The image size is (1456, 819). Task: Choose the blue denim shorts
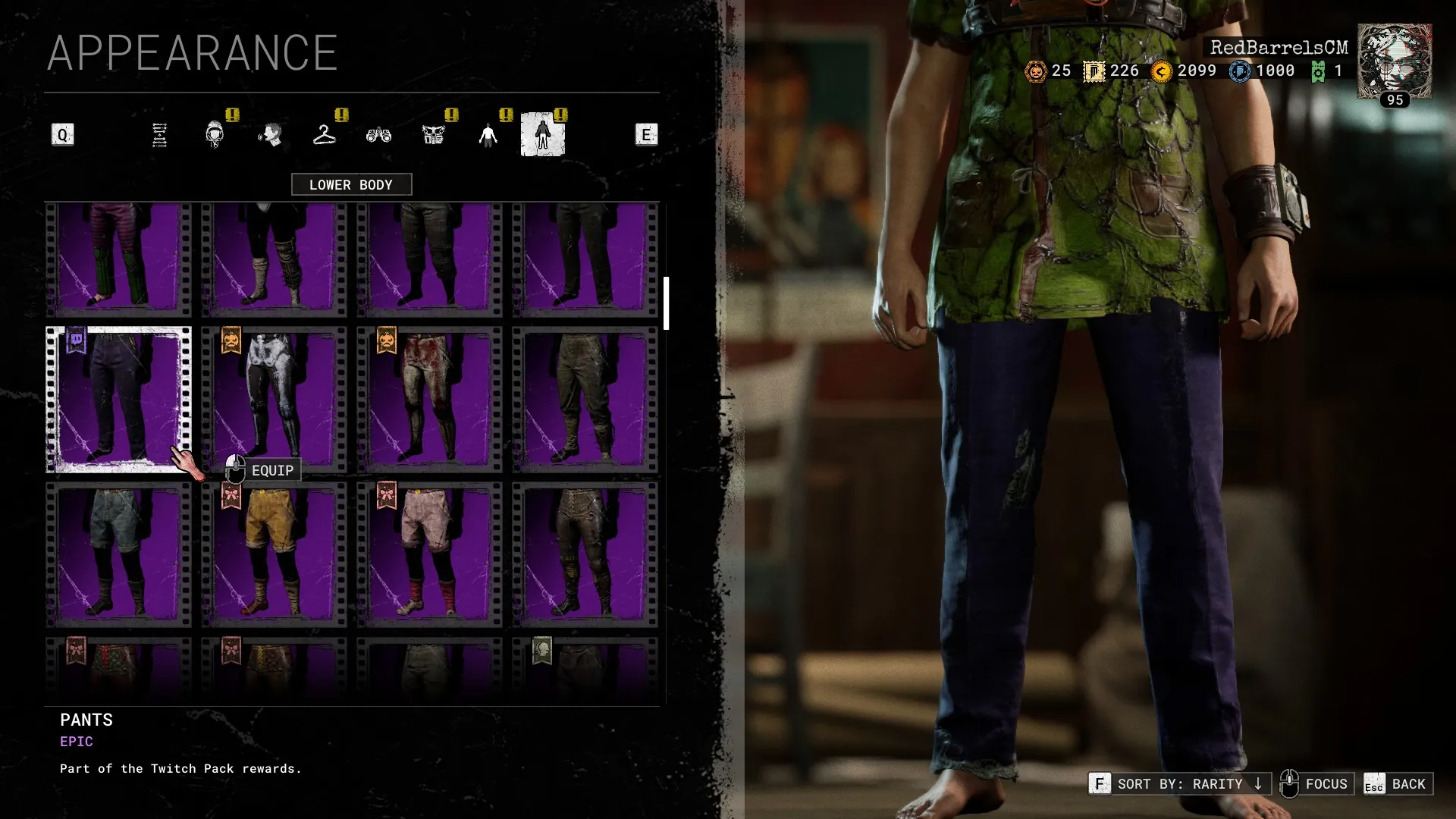(119, 555)
